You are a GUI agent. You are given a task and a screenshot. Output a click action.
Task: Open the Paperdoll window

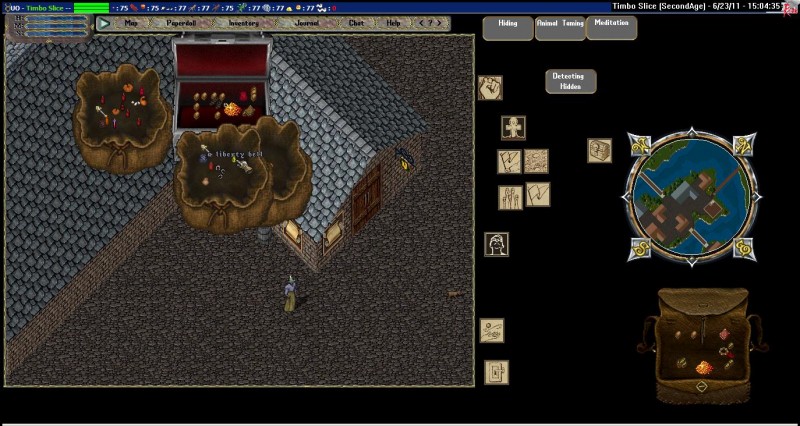(x=183, y=23)
